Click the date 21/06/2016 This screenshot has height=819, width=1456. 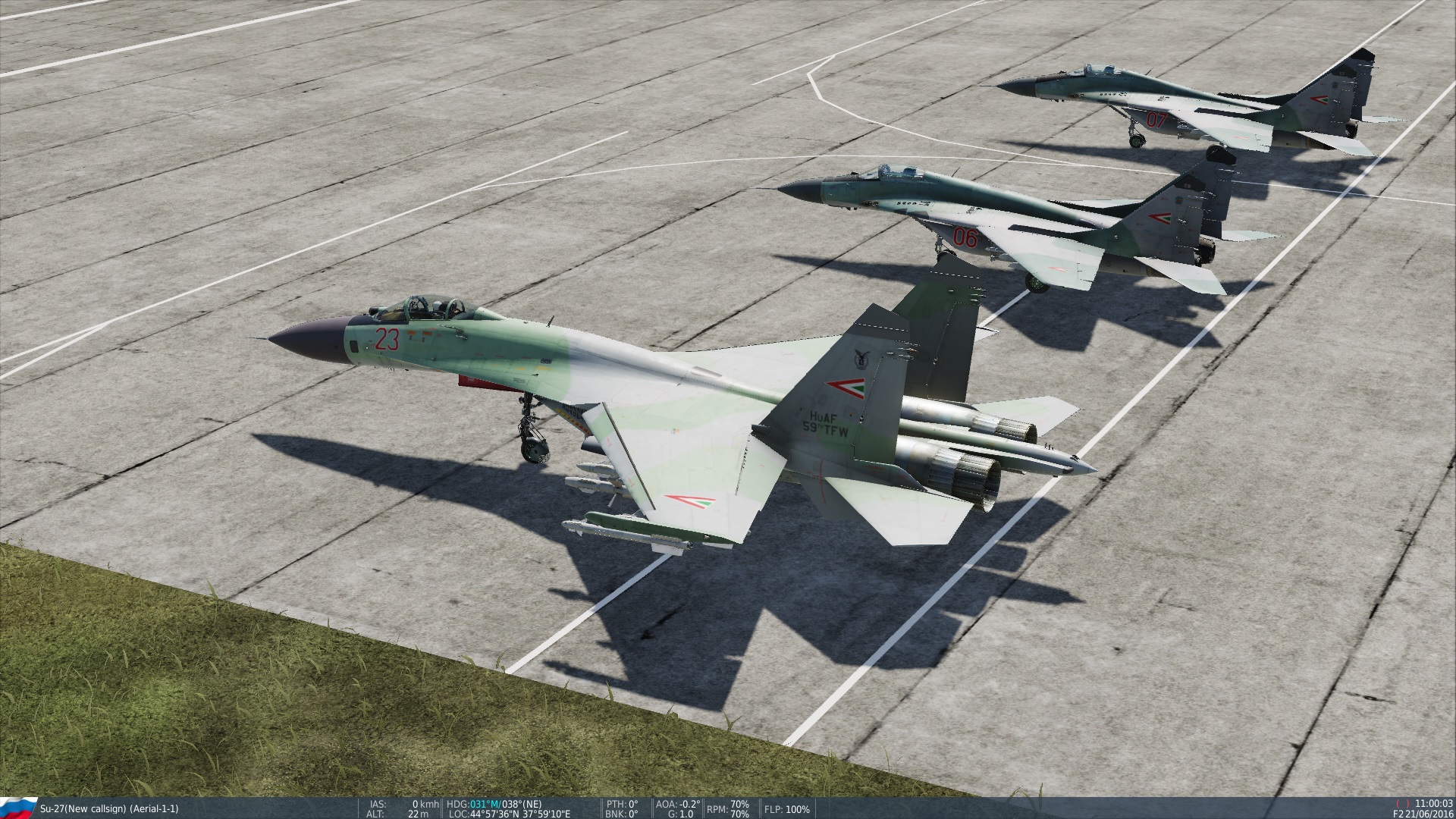1429,812
